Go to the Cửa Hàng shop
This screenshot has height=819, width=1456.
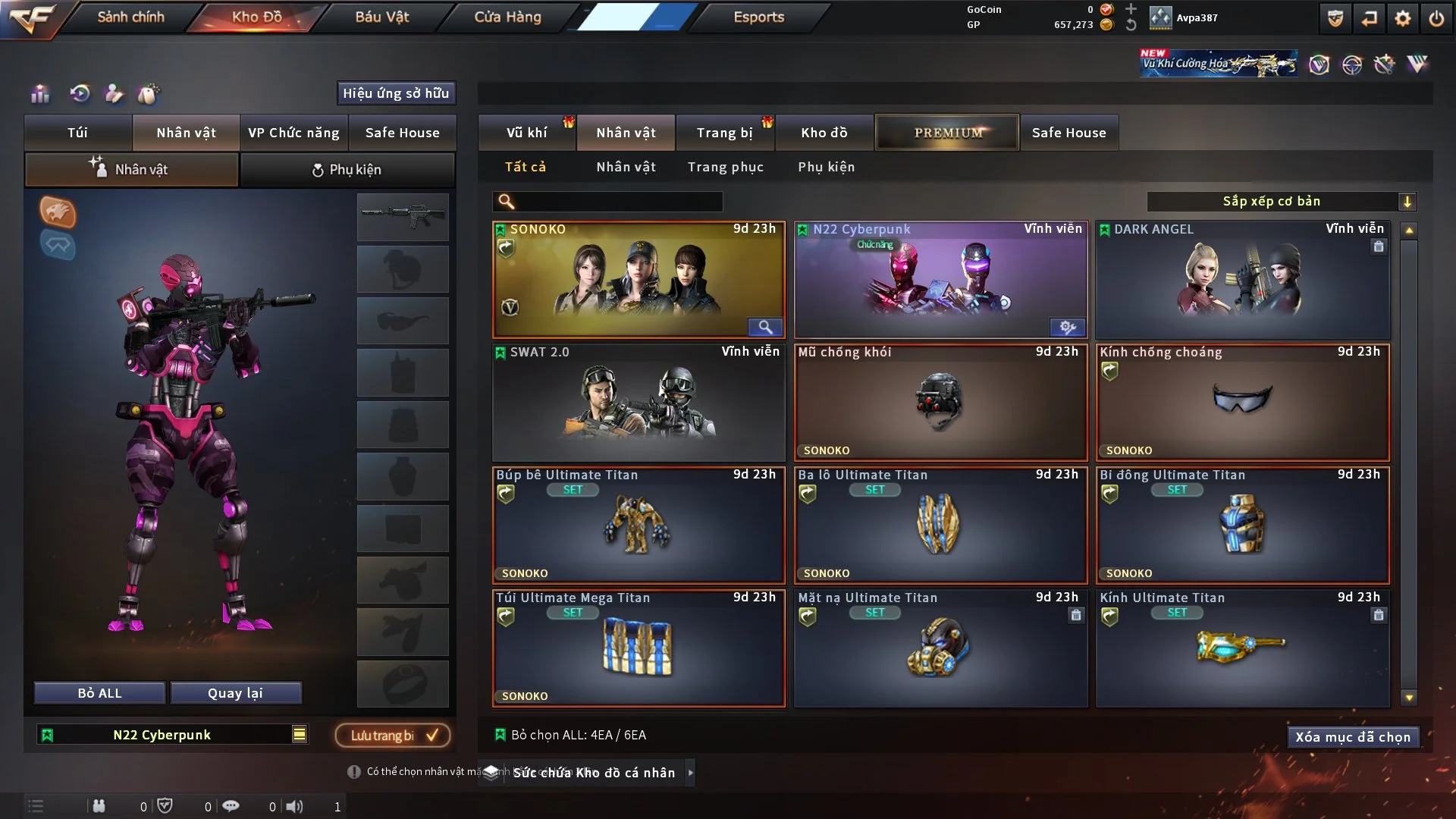[507, 17]
